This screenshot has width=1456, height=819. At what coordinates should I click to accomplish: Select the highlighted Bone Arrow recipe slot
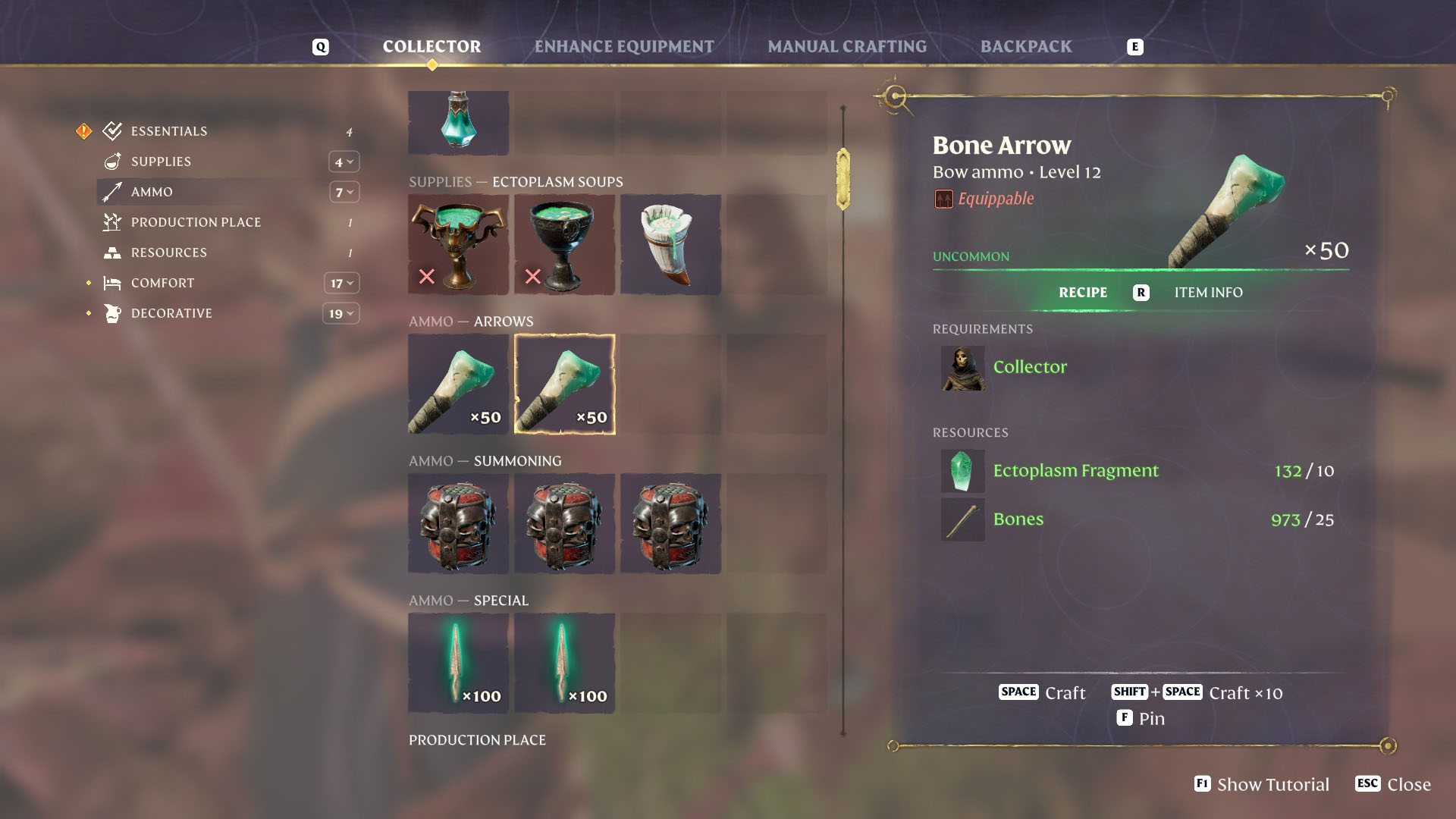[x=564, y=384]
